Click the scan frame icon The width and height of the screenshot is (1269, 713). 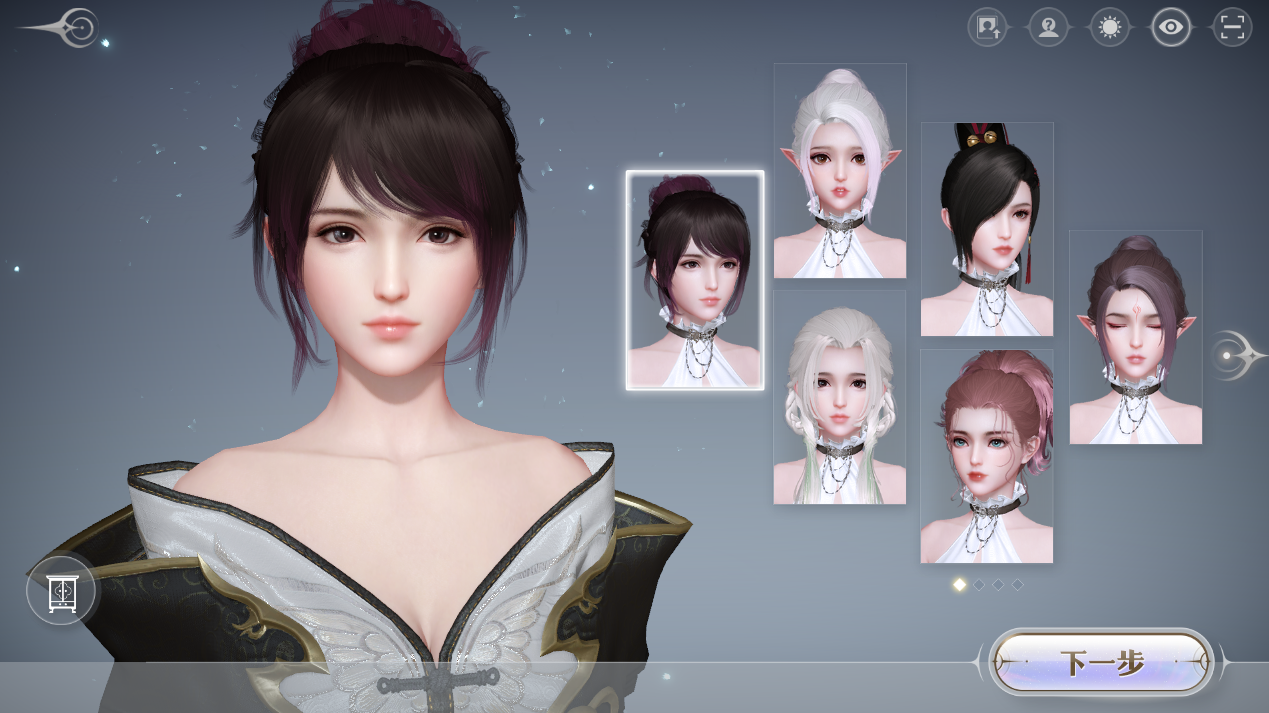click(x=1232, y=27)
